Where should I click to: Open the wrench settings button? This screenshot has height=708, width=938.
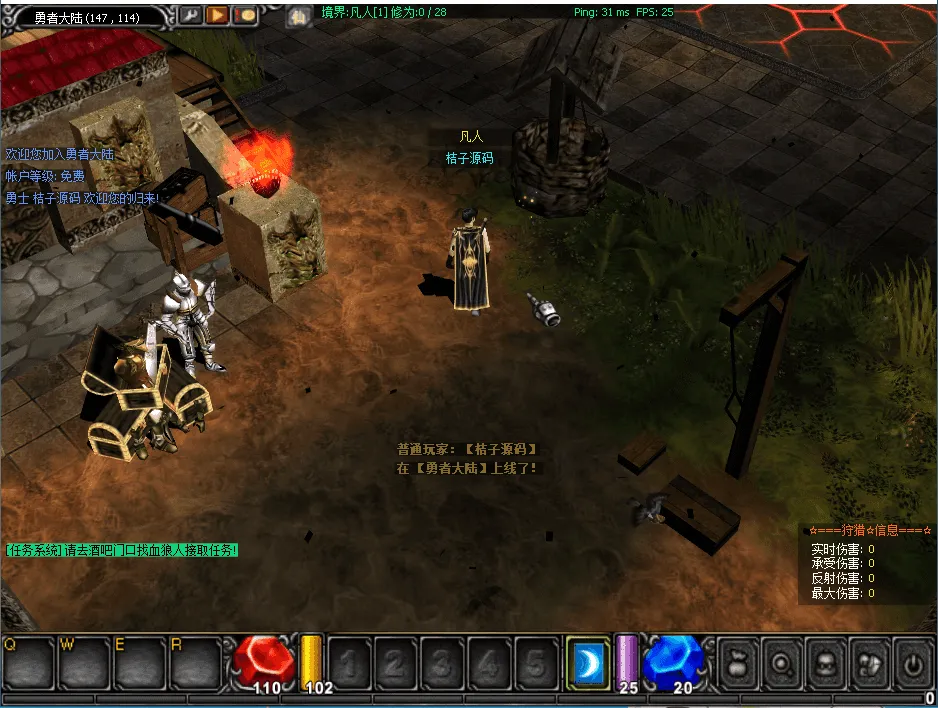[x=191, y=15]
